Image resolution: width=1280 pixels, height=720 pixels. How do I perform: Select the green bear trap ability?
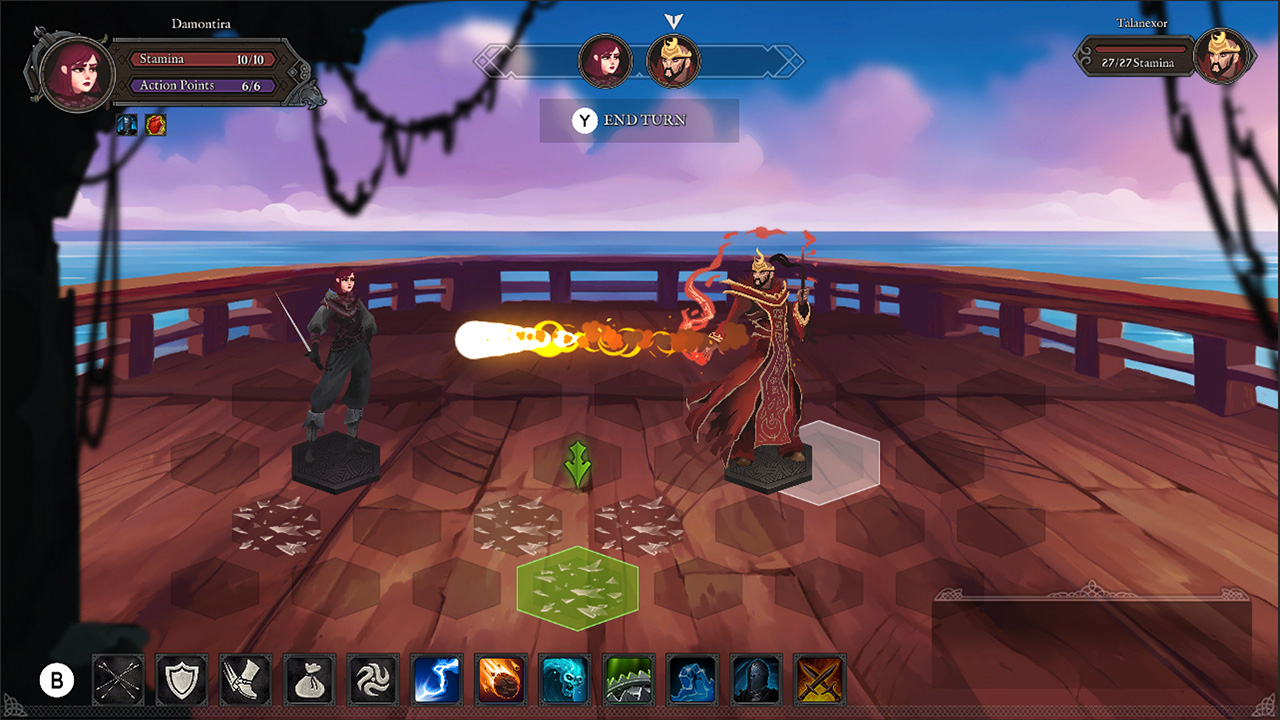(629, 679)
